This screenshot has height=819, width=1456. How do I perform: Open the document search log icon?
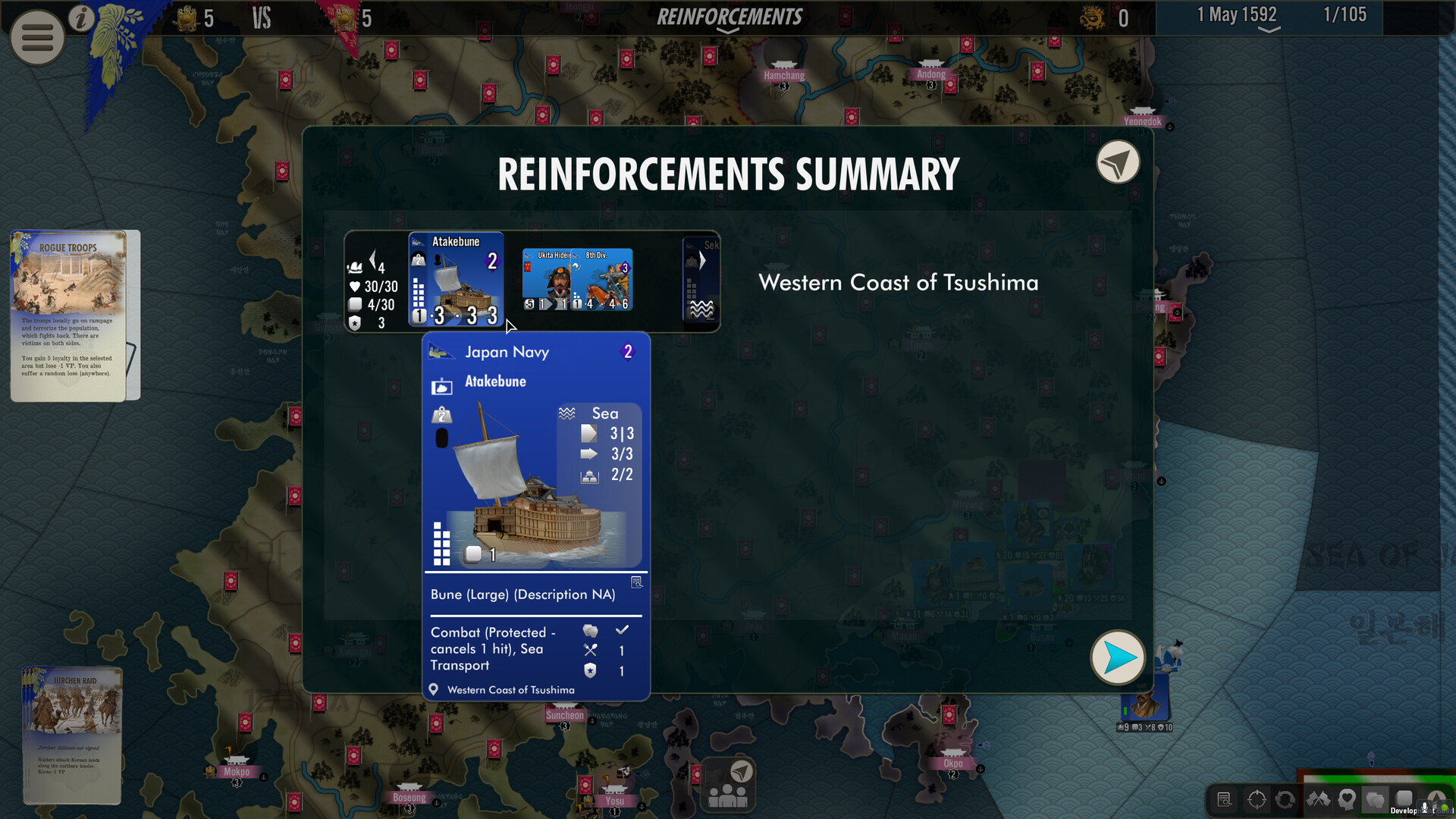coord(1224,800)
